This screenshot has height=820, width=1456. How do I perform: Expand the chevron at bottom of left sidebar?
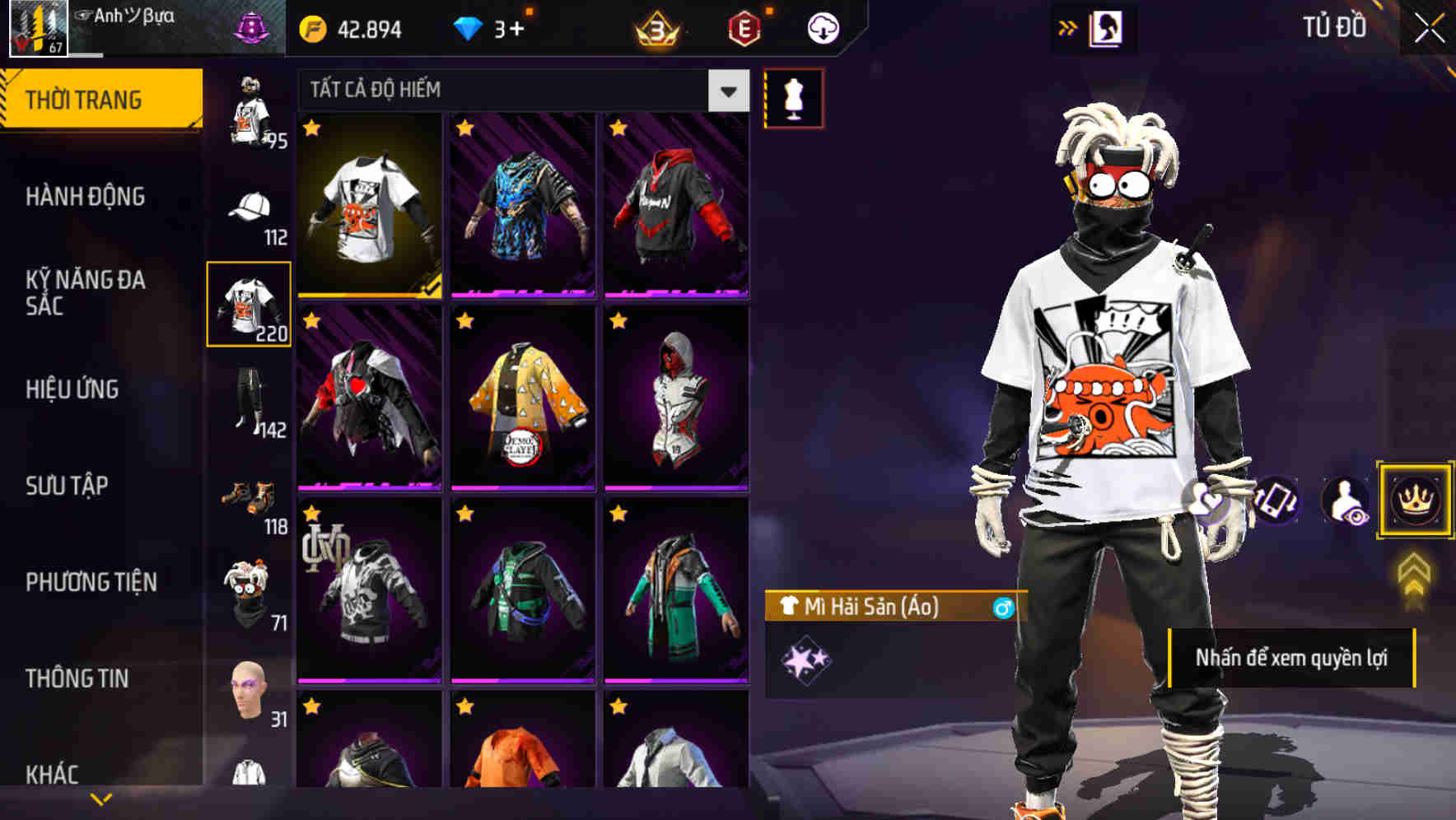tap(99, 797)
